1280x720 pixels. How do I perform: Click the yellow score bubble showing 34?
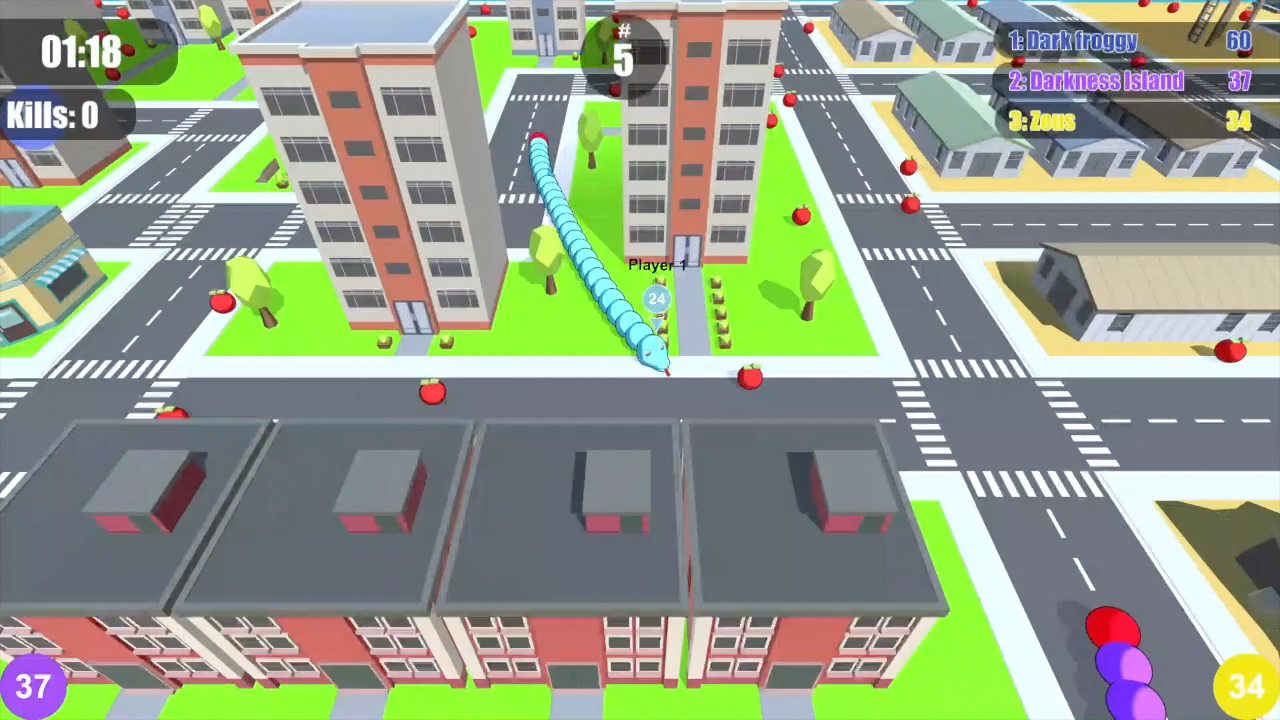tap(1244, 686)
